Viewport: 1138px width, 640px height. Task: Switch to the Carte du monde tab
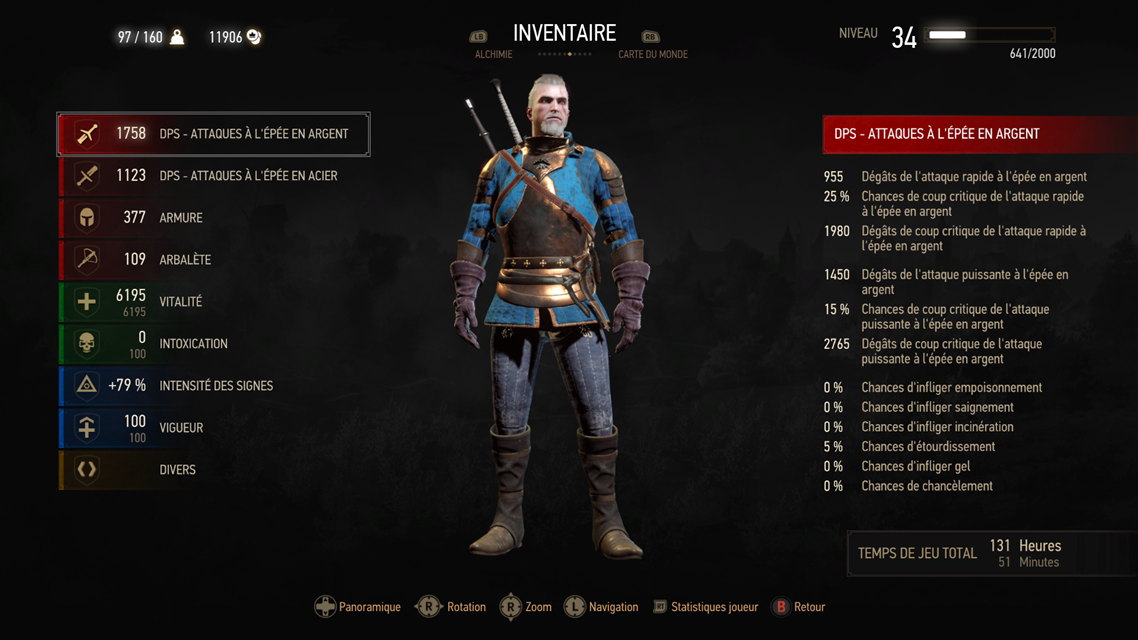click(x=652, y=54)
